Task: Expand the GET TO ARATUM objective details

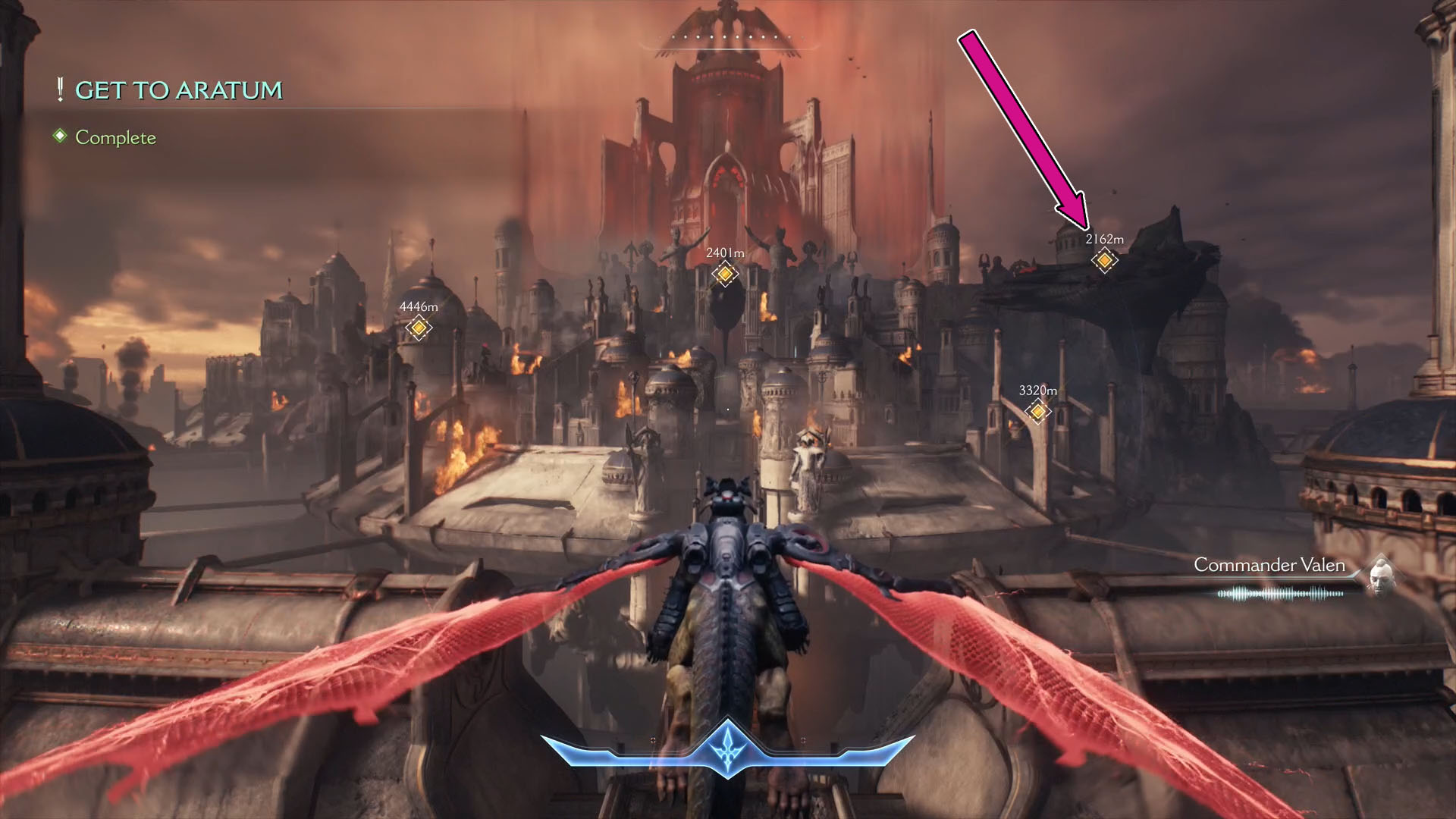Action: [x=178, y=91]
